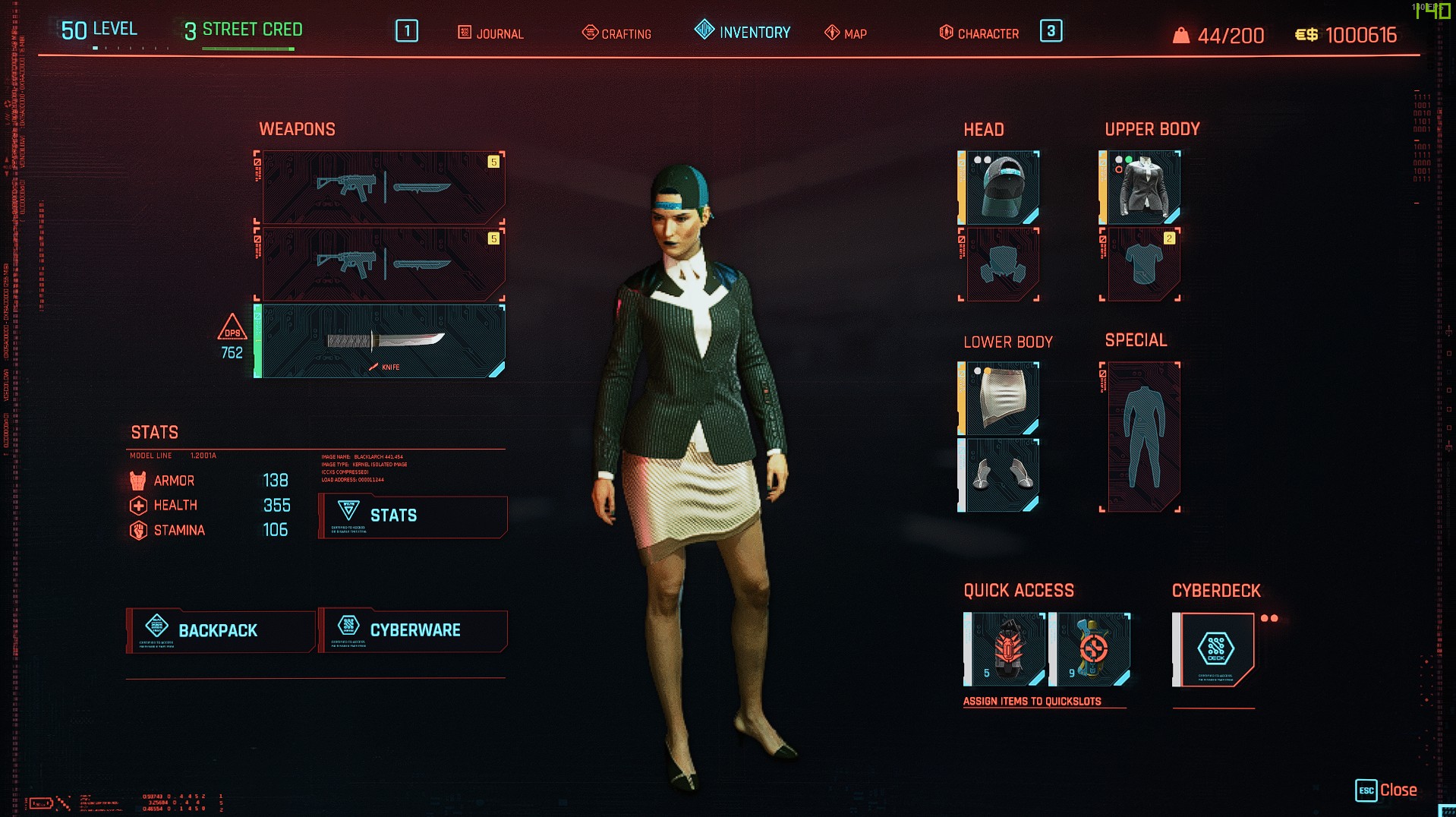Select the Crafting icon in the top bar
The image size is (1456, 817).
pos(590,33)
